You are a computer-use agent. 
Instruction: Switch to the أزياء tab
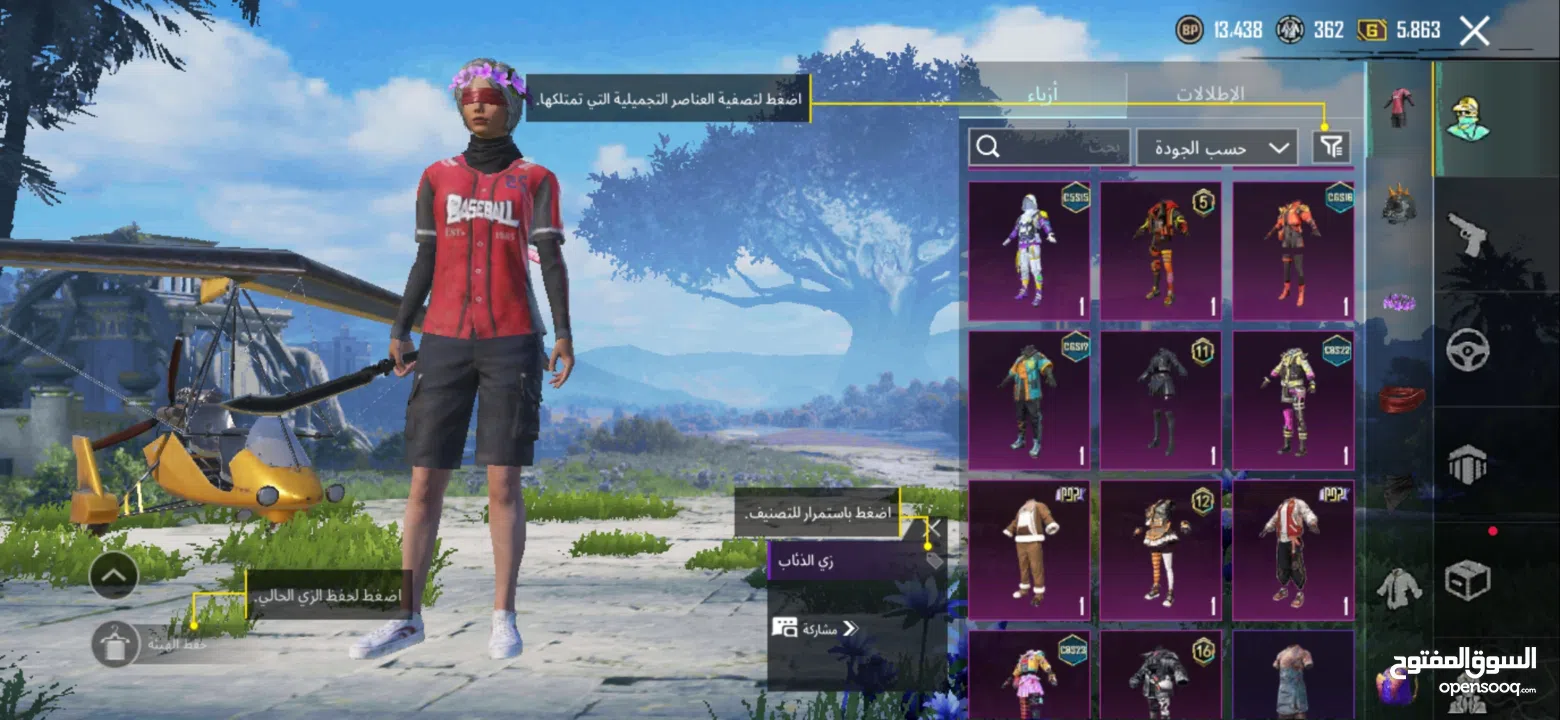pos(1044,95)
